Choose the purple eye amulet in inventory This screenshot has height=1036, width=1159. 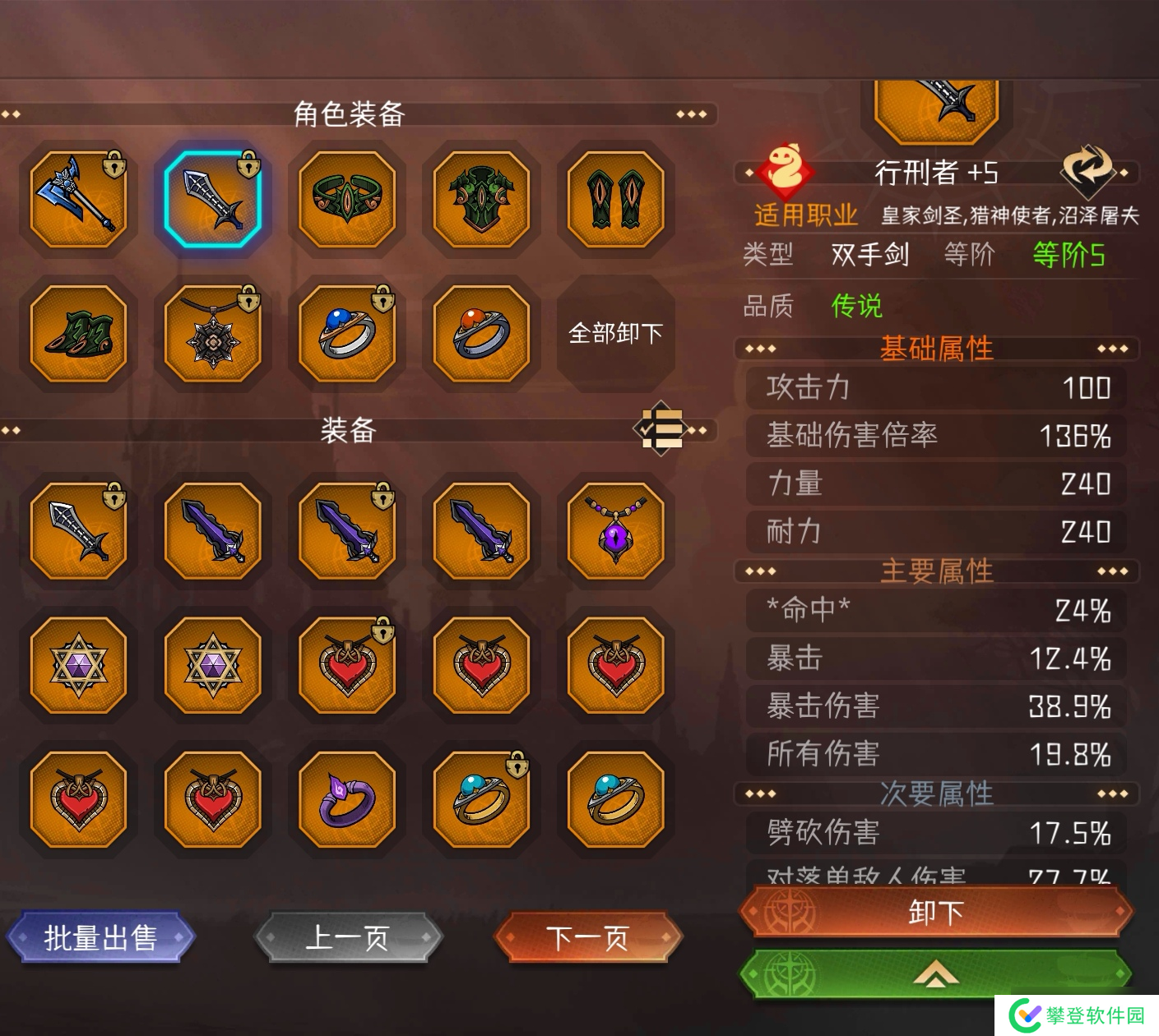coord(615,531)
